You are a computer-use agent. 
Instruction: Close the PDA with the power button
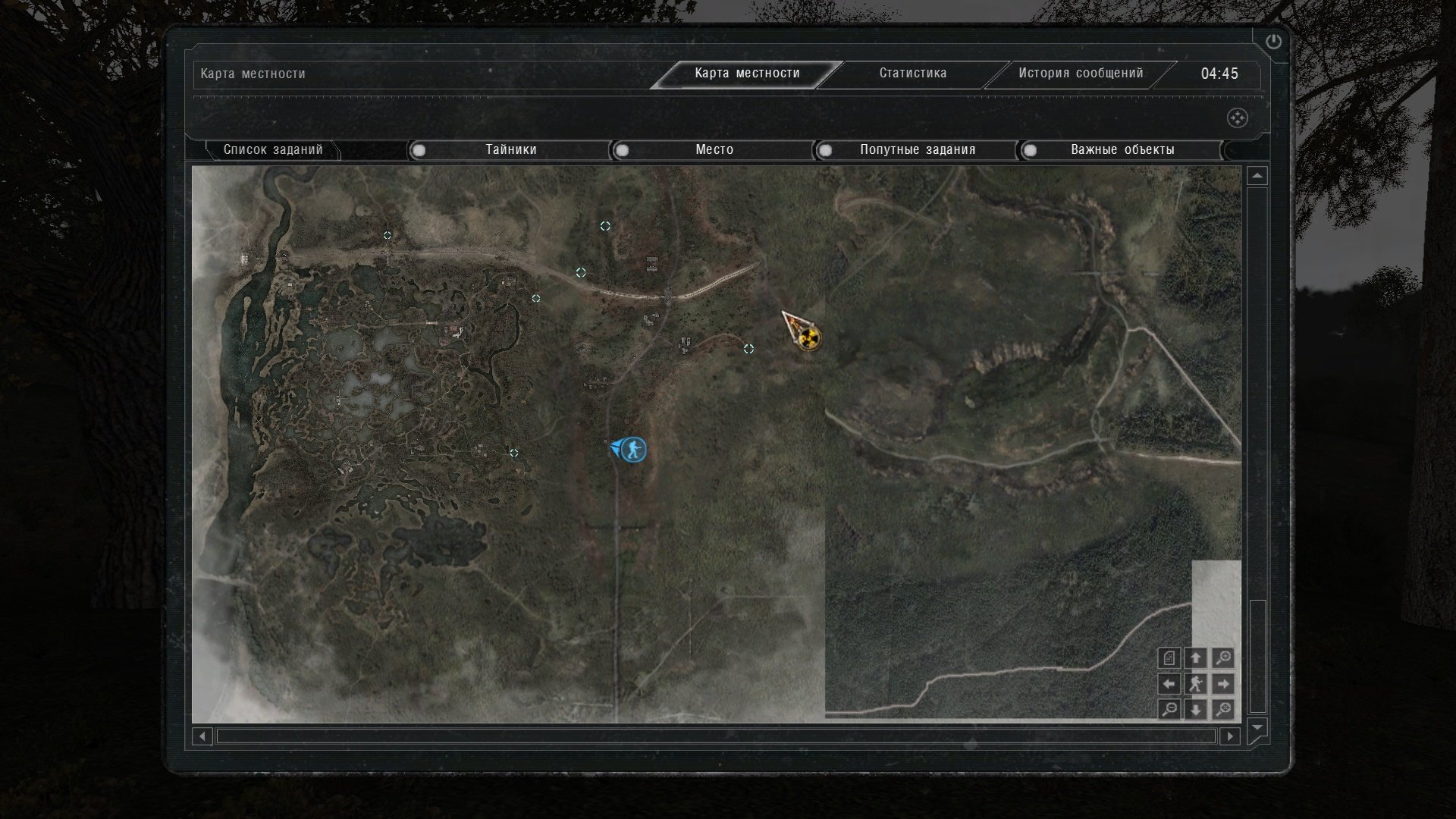[1273, 42]
